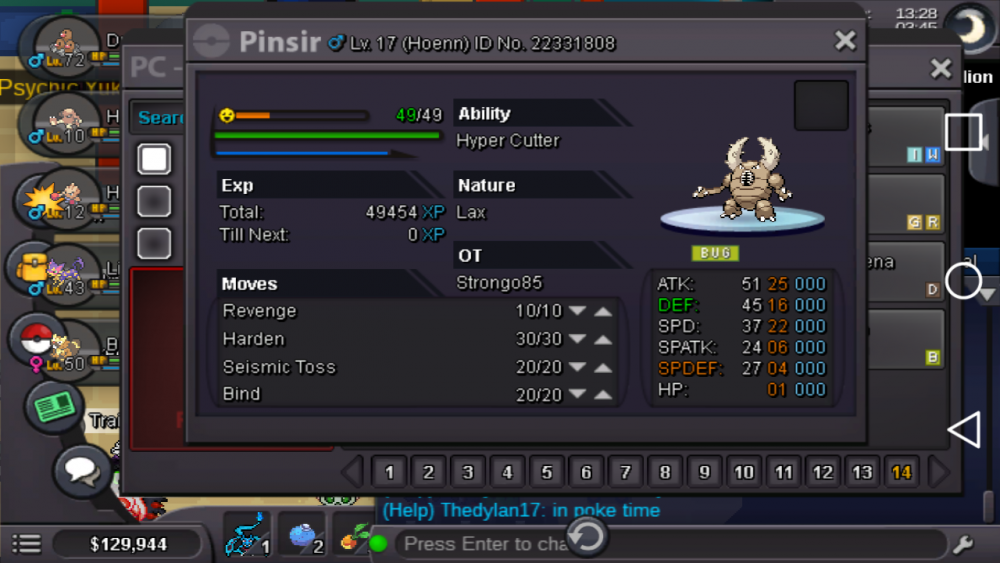Show the next set of PC boxes
1000x563 pixels.
[x=939, y=472]
